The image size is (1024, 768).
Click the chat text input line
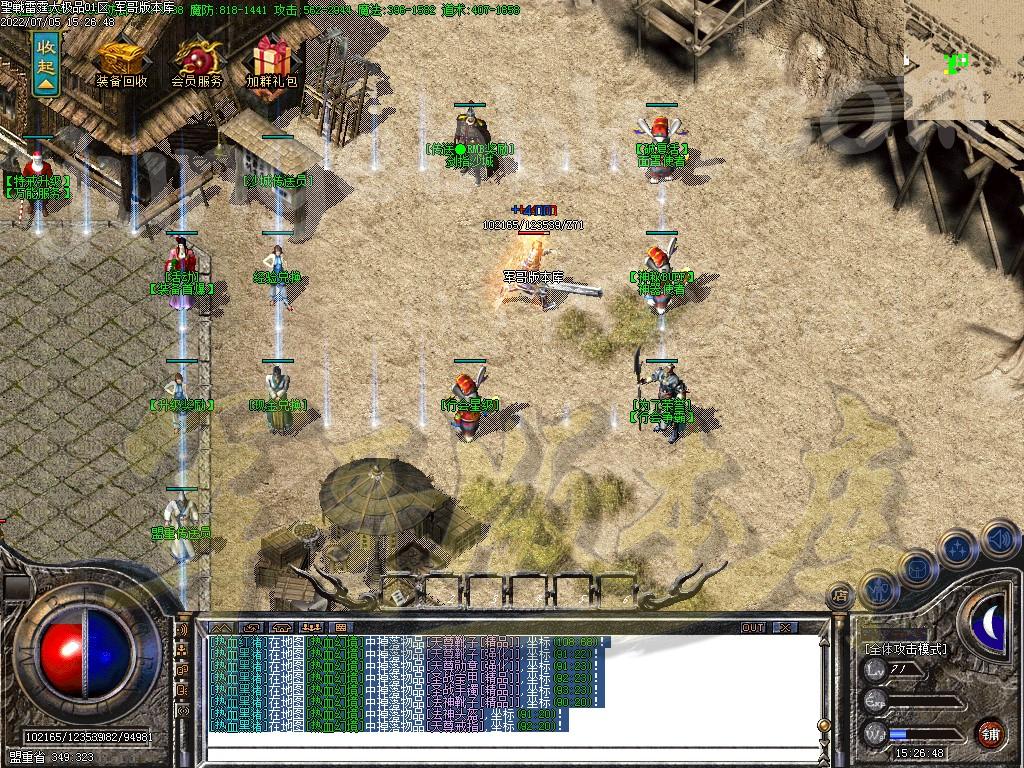click(500, 753)
